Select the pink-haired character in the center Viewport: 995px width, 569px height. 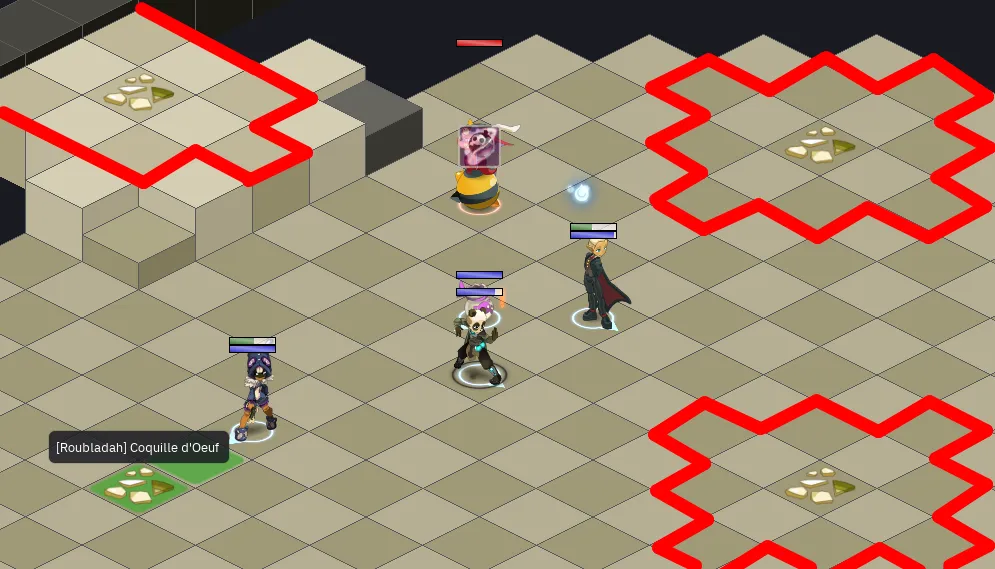point(478,342)
